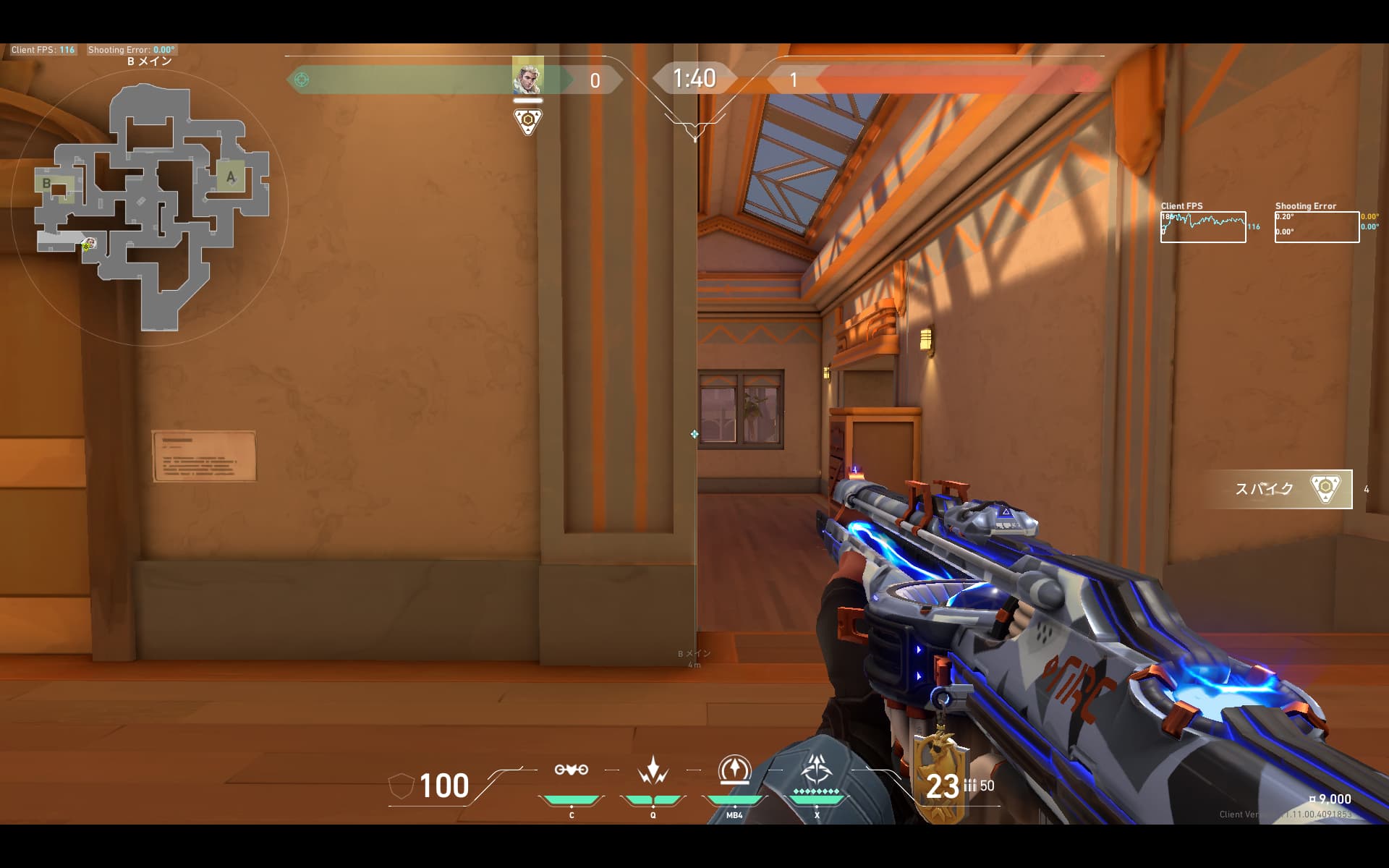Activate the Shock Bolt ability (Q)

[653, 770]
